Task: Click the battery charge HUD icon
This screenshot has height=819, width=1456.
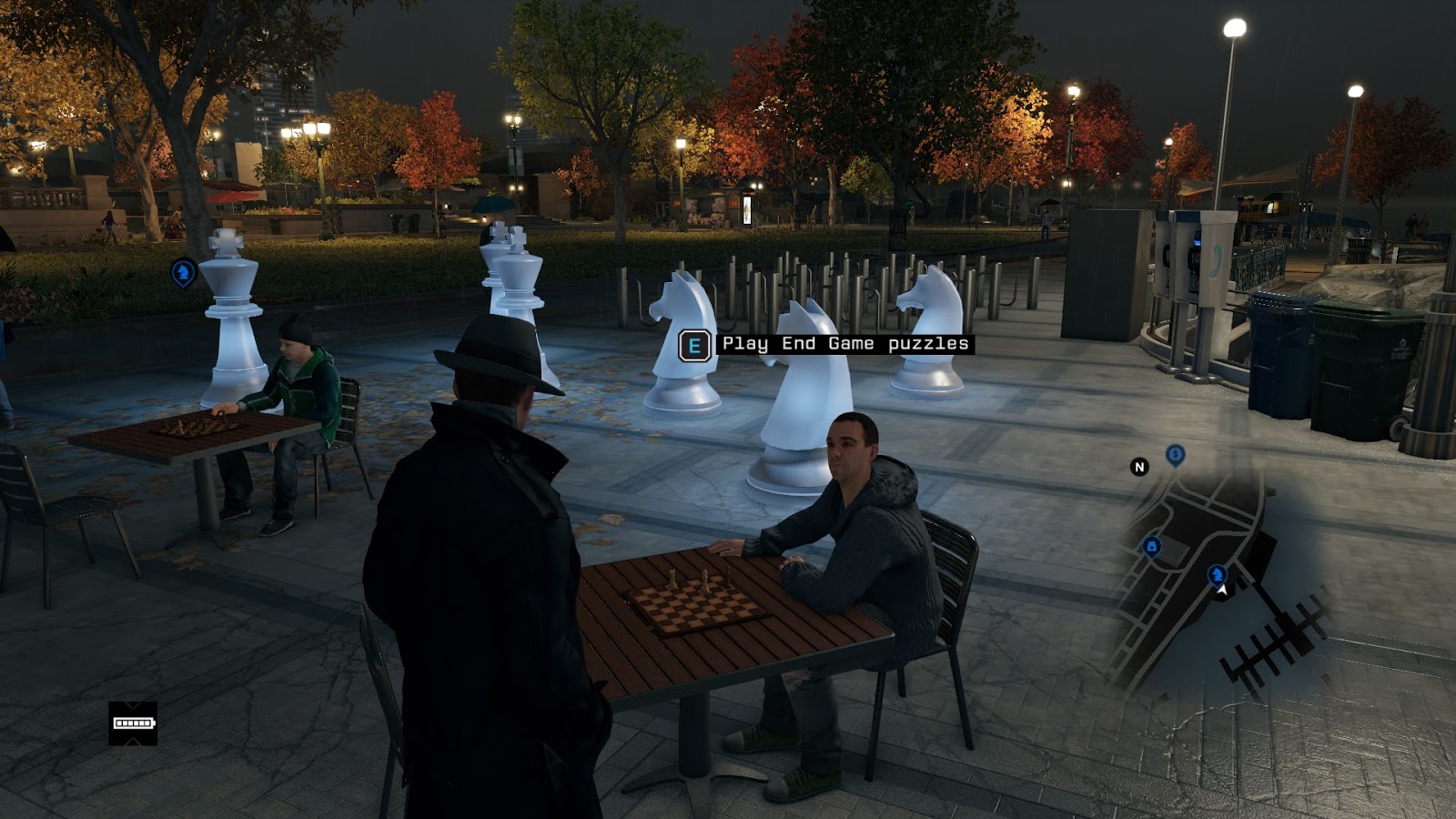Action: click(x=133, y=723)
